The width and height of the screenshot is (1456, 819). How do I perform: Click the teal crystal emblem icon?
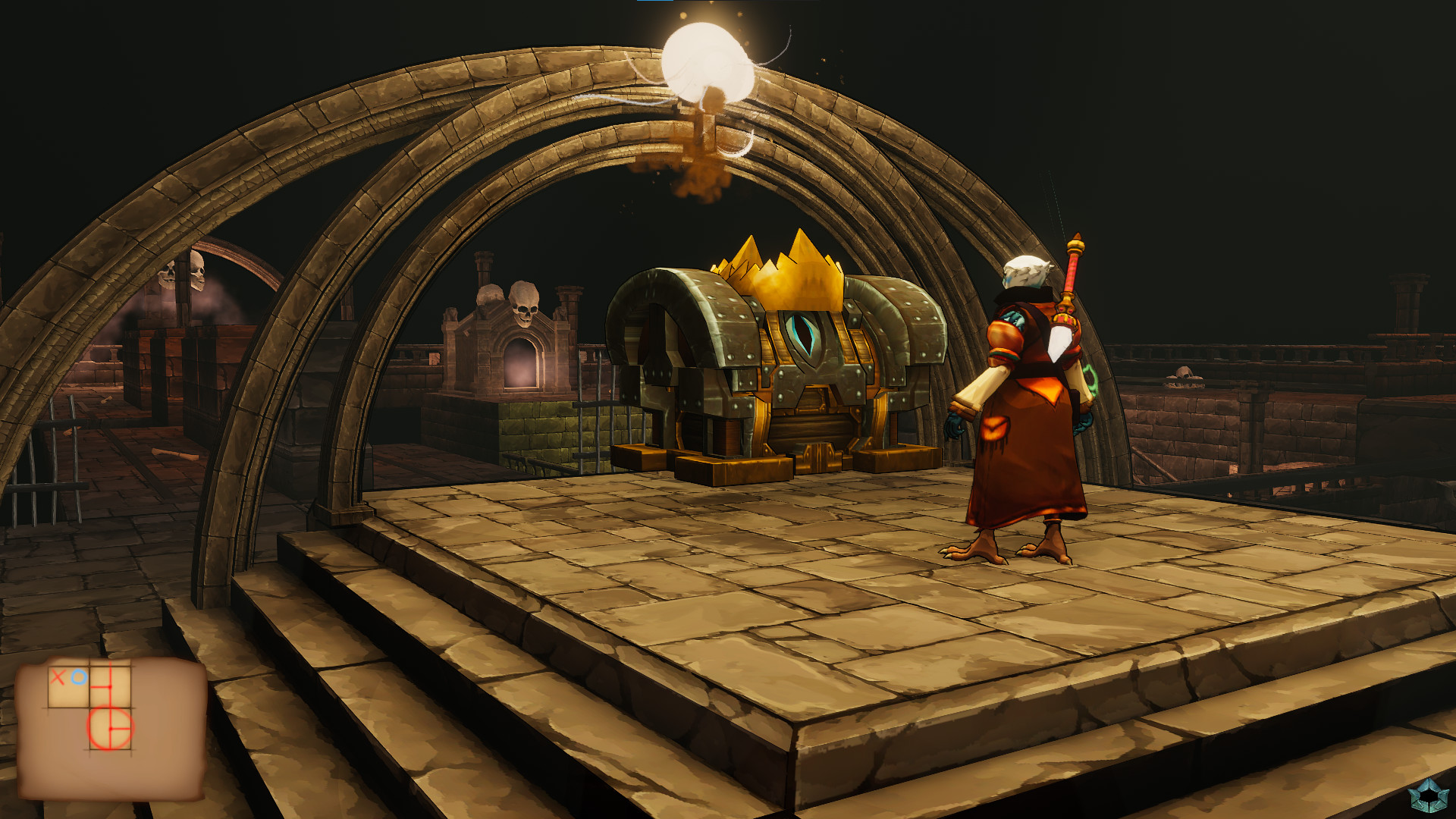[x=1428, y=795]
